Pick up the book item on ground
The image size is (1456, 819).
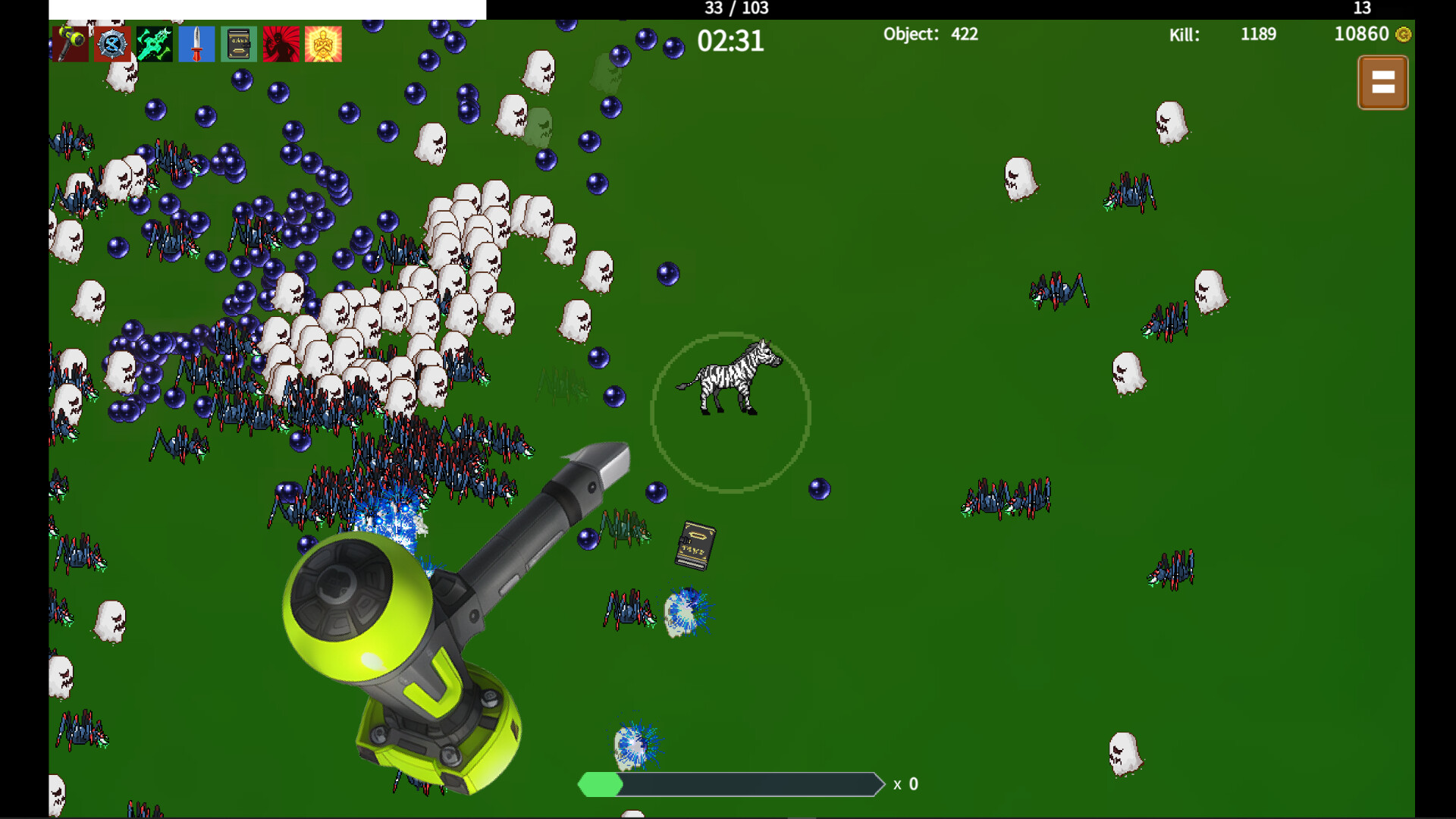click(x=695, y=546)
